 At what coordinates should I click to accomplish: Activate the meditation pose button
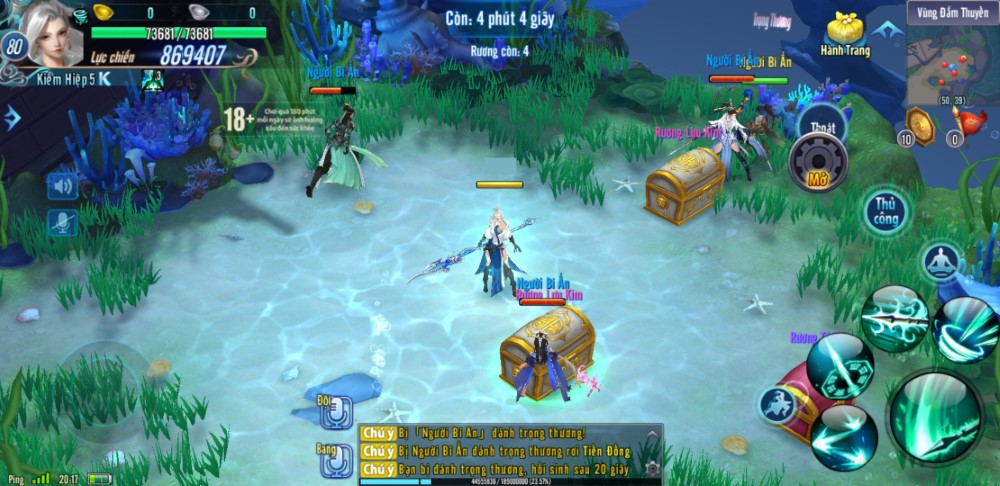[x=940, y=260]
